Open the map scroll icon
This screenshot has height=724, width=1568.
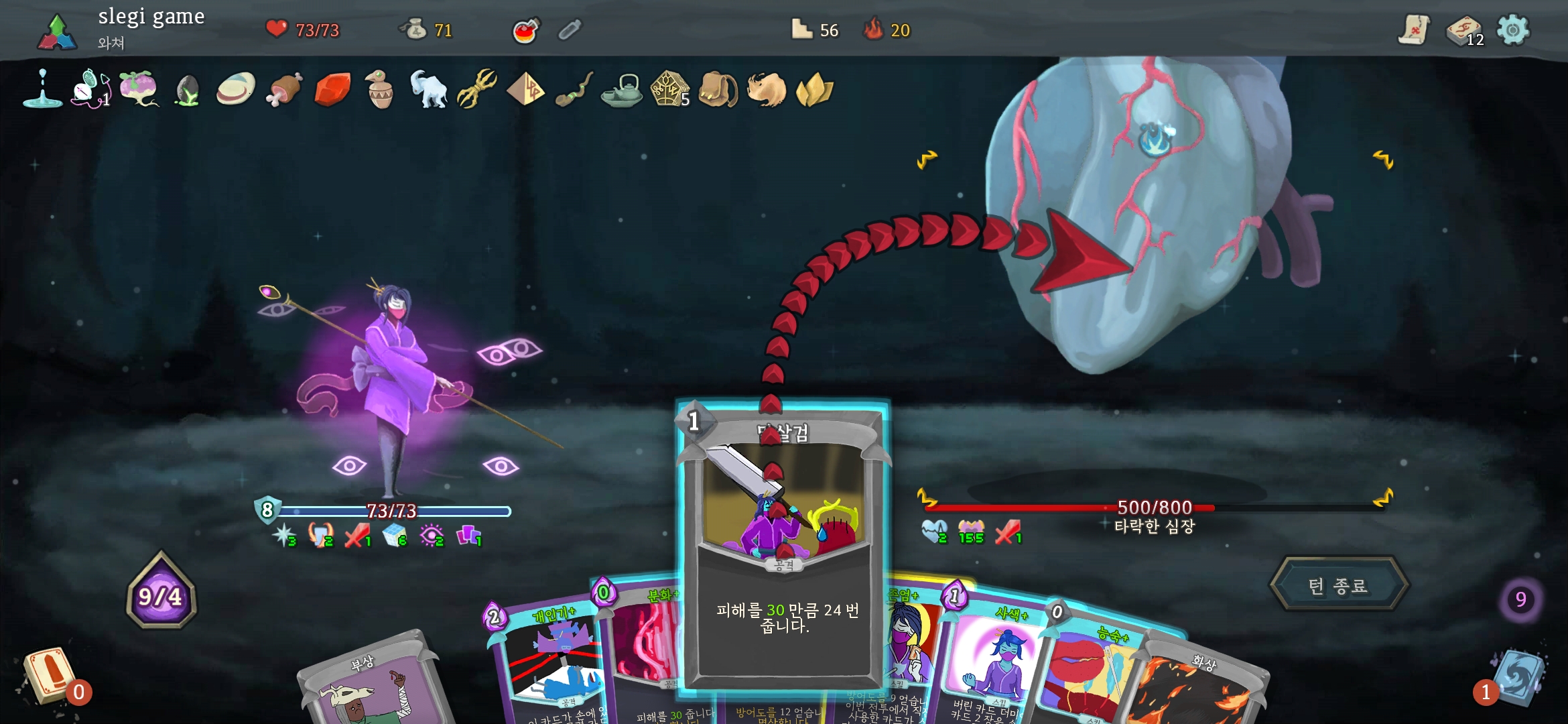[1414, 30]
